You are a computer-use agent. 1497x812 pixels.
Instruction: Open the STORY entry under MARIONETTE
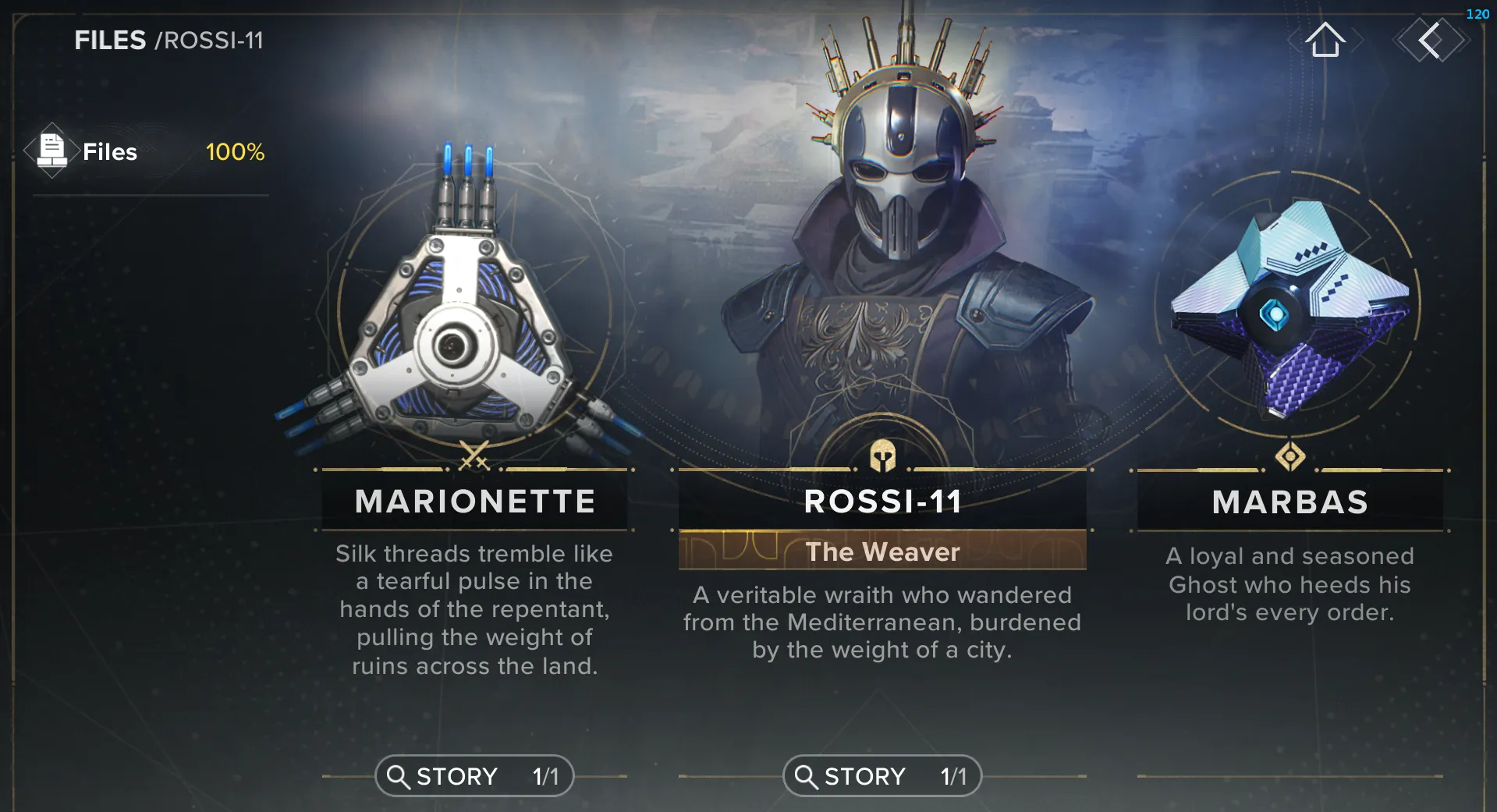point(474,776)
